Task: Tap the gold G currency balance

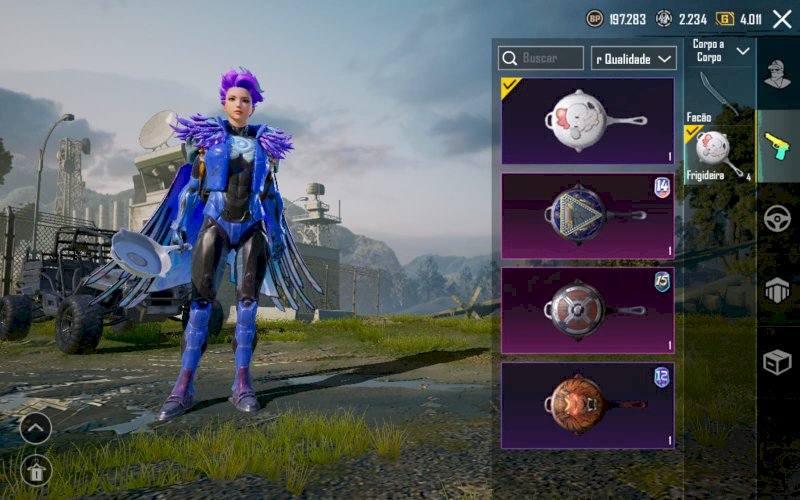Action: [740, 19]
